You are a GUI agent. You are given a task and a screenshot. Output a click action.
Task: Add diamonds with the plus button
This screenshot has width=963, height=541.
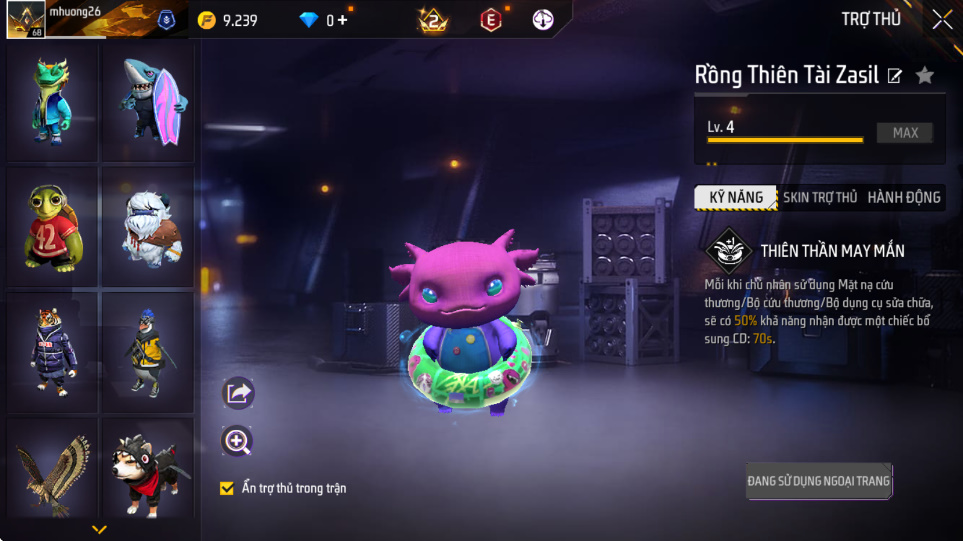point(343,20)
